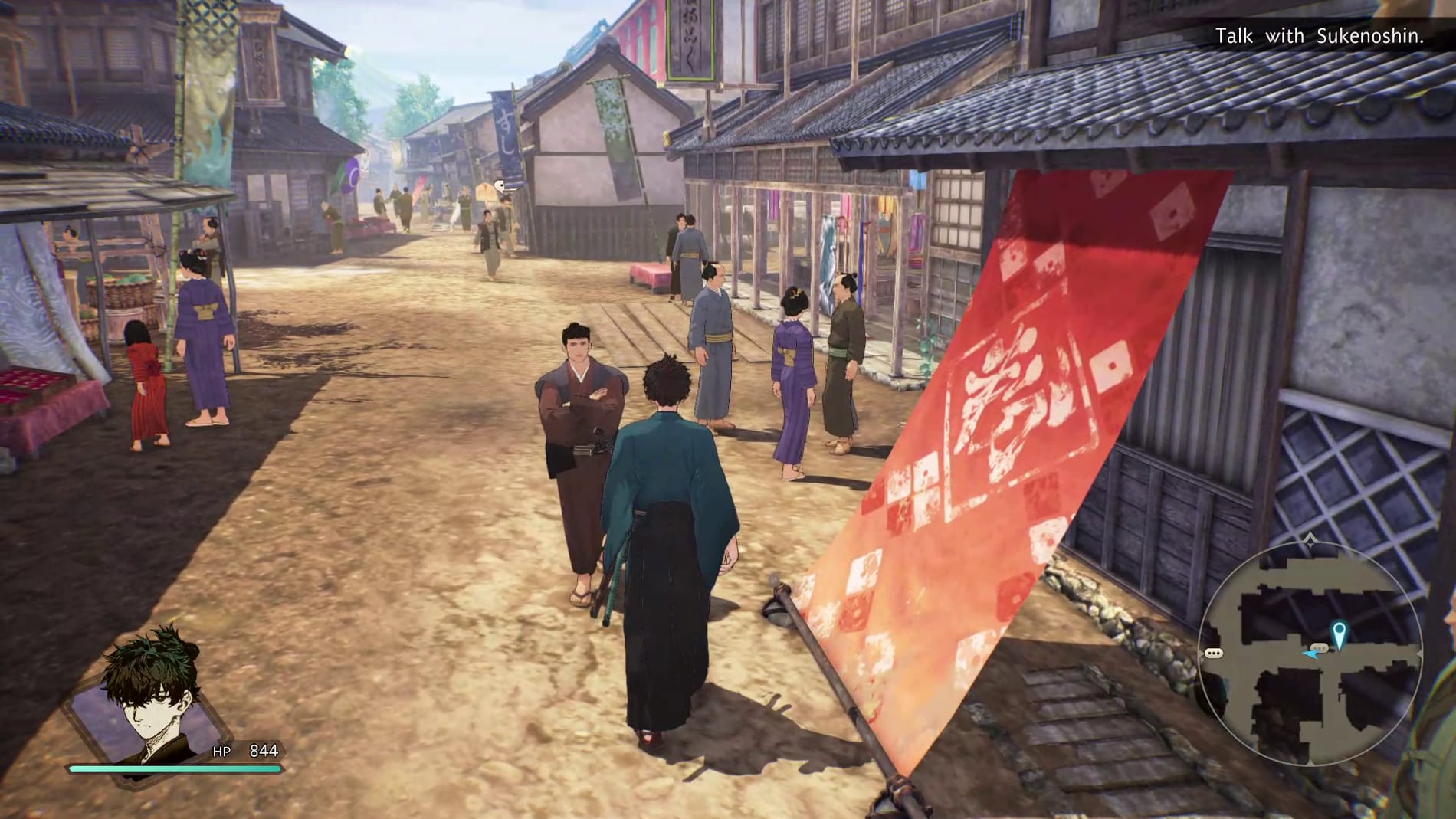
Task: Select the north compass arrow above the minimap
Action: click(1310, 539)
